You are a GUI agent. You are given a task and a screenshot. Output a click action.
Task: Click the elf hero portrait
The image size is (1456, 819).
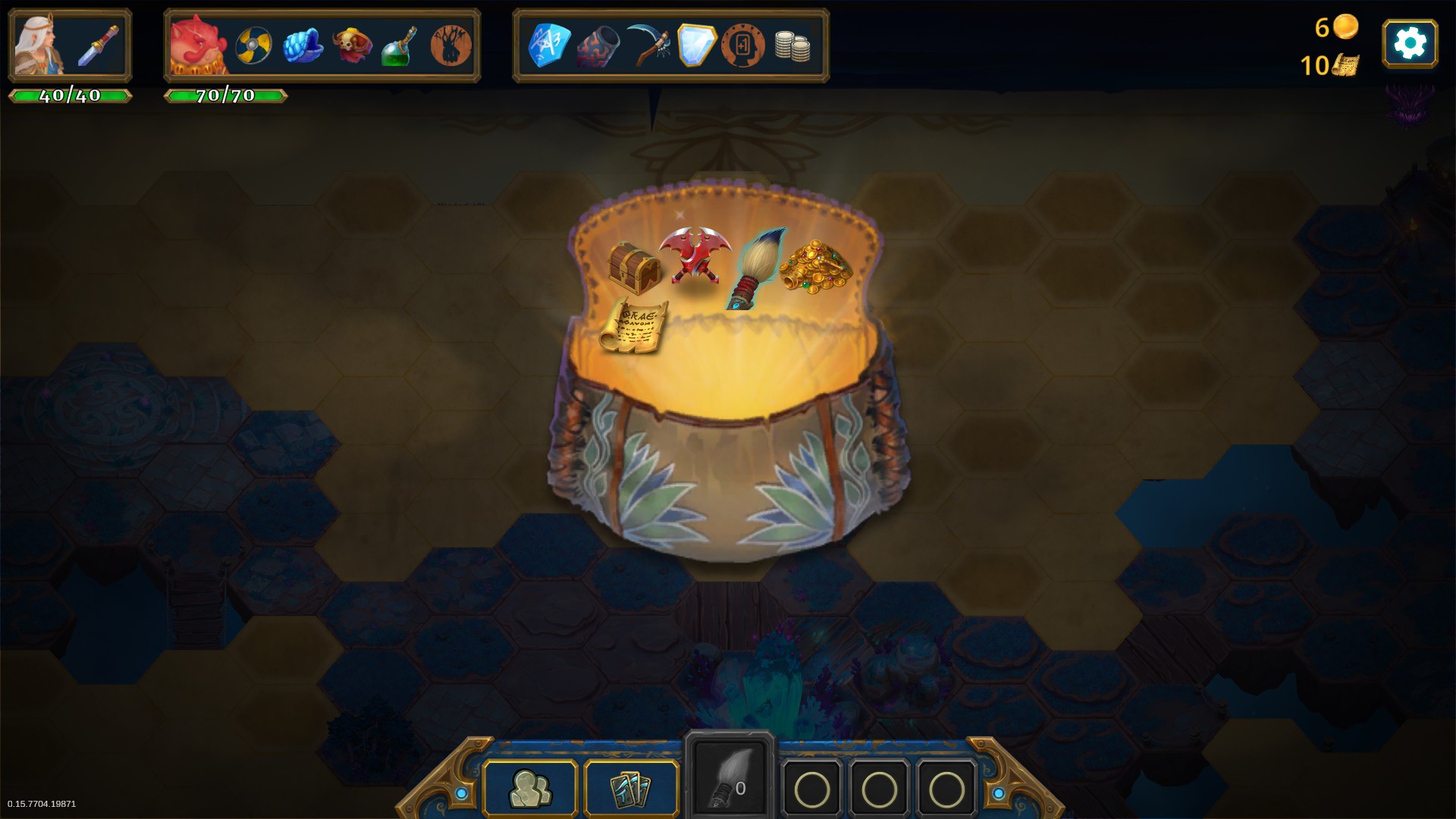[39, 45]
